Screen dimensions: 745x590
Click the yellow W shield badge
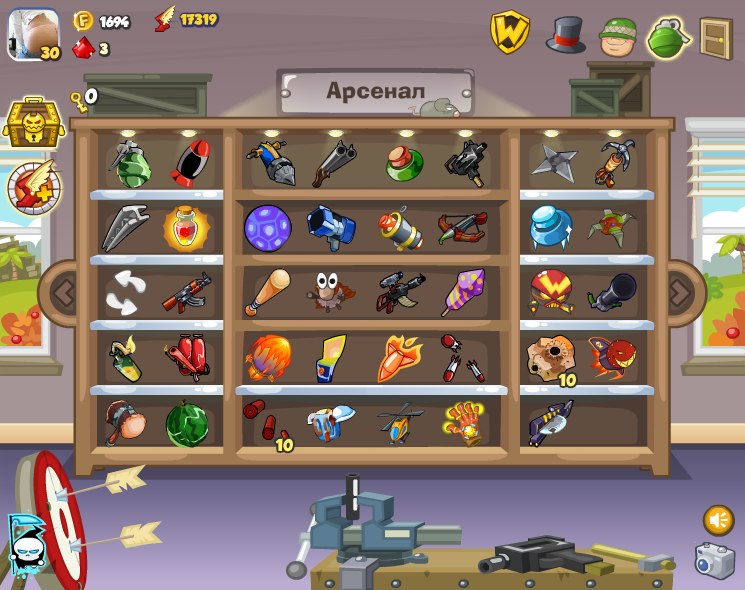click(510, 32)
